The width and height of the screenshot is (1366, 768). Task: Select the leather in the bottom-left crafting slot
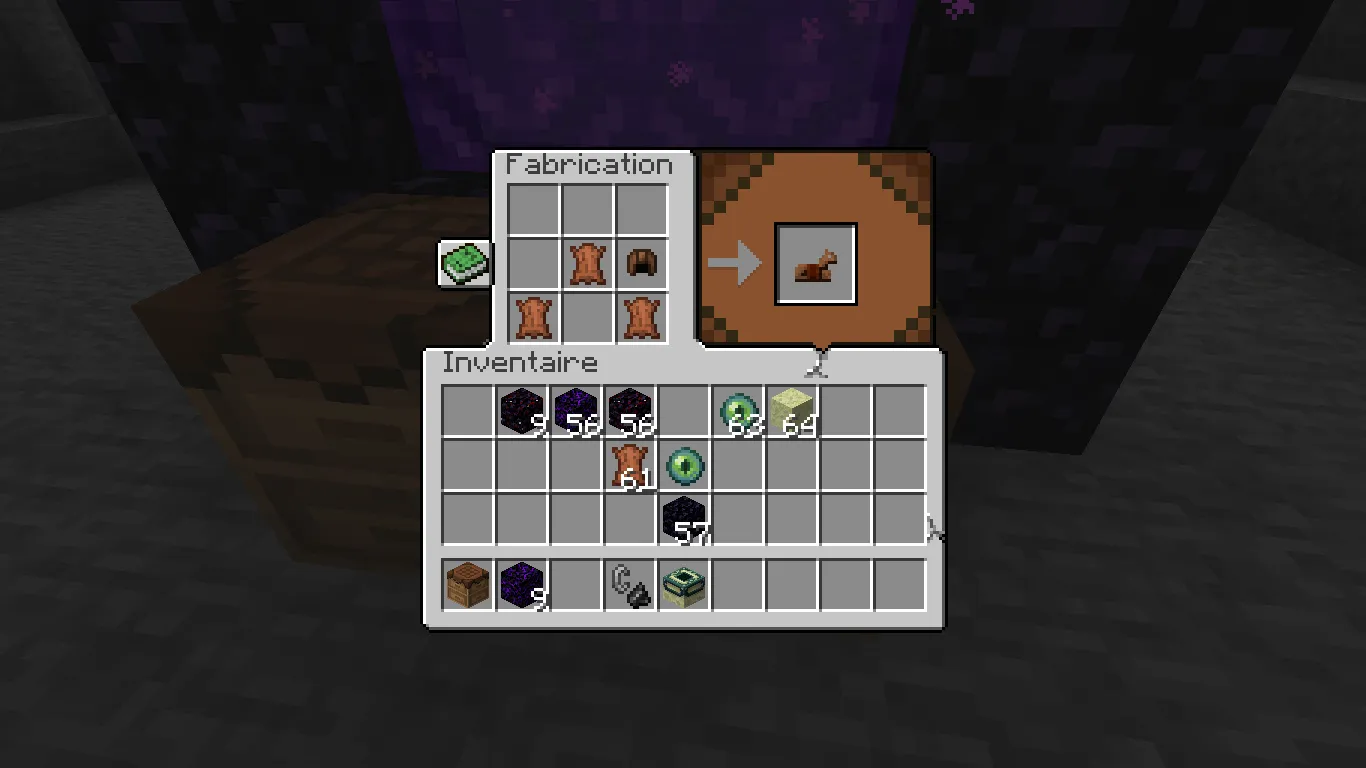point(533,315)
